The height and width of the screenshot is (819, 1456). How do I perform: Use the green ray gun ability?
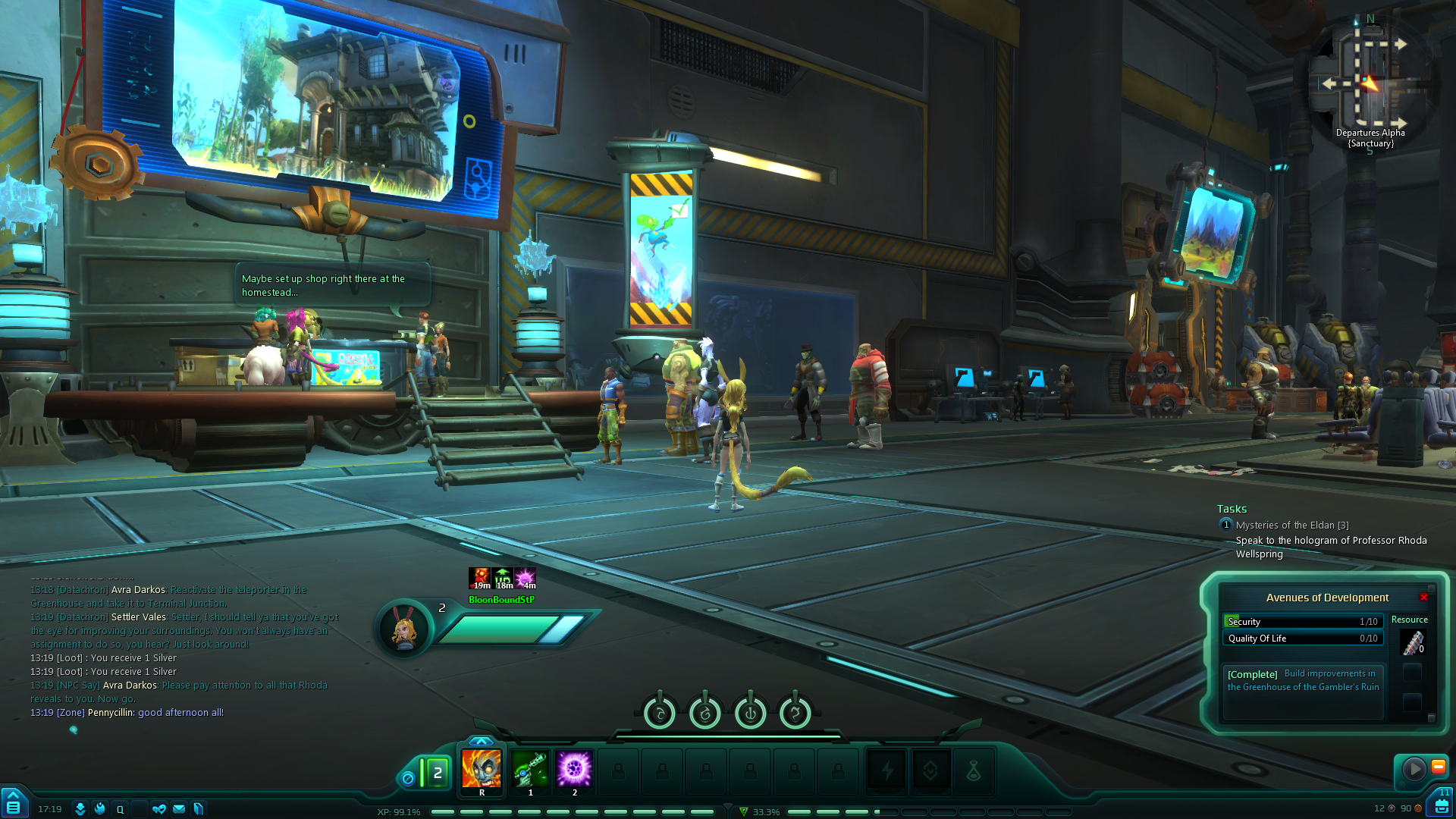click(530, 769)
